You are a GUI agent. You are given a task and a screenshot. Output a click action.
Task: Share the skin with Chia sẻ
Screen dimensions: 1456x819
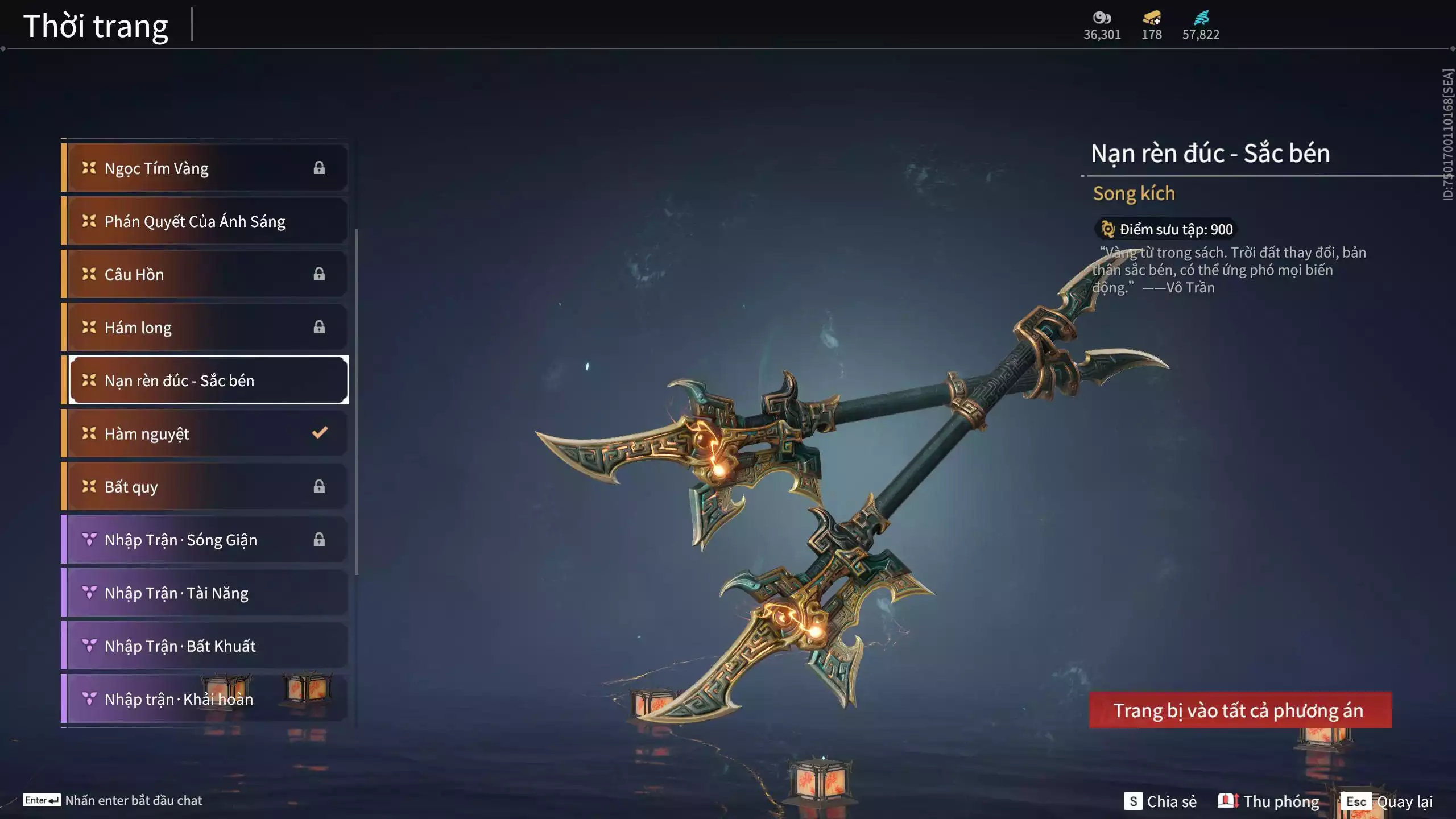point(1160,801)
